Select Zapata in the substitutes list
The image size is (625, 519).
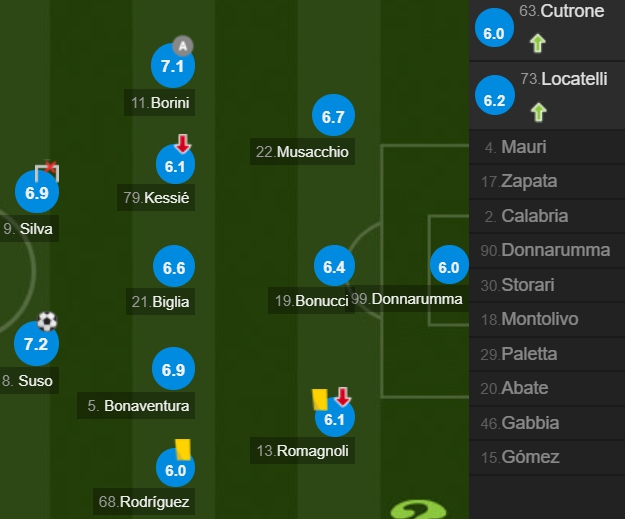point(530,181)
